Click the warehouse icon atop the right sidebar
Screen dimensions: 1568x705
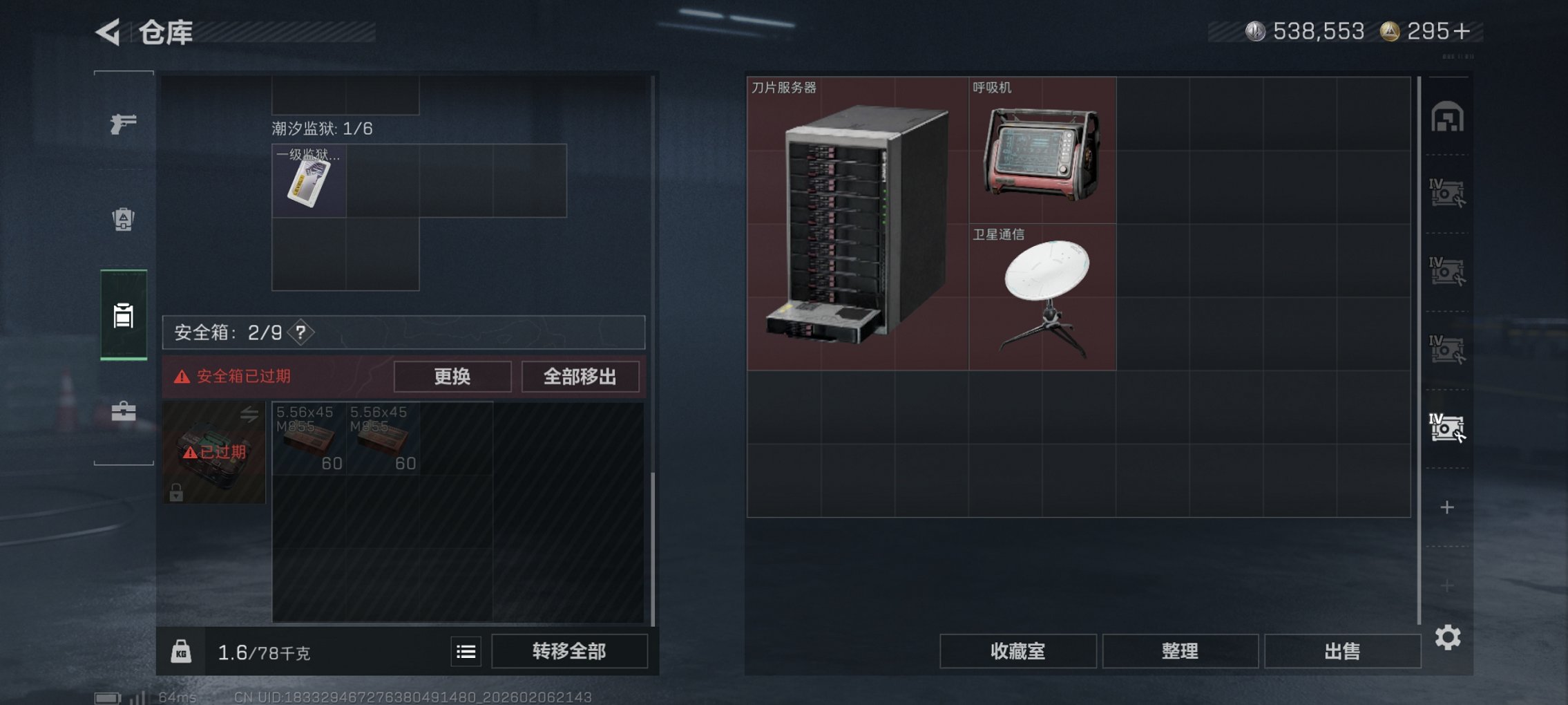1447,117
